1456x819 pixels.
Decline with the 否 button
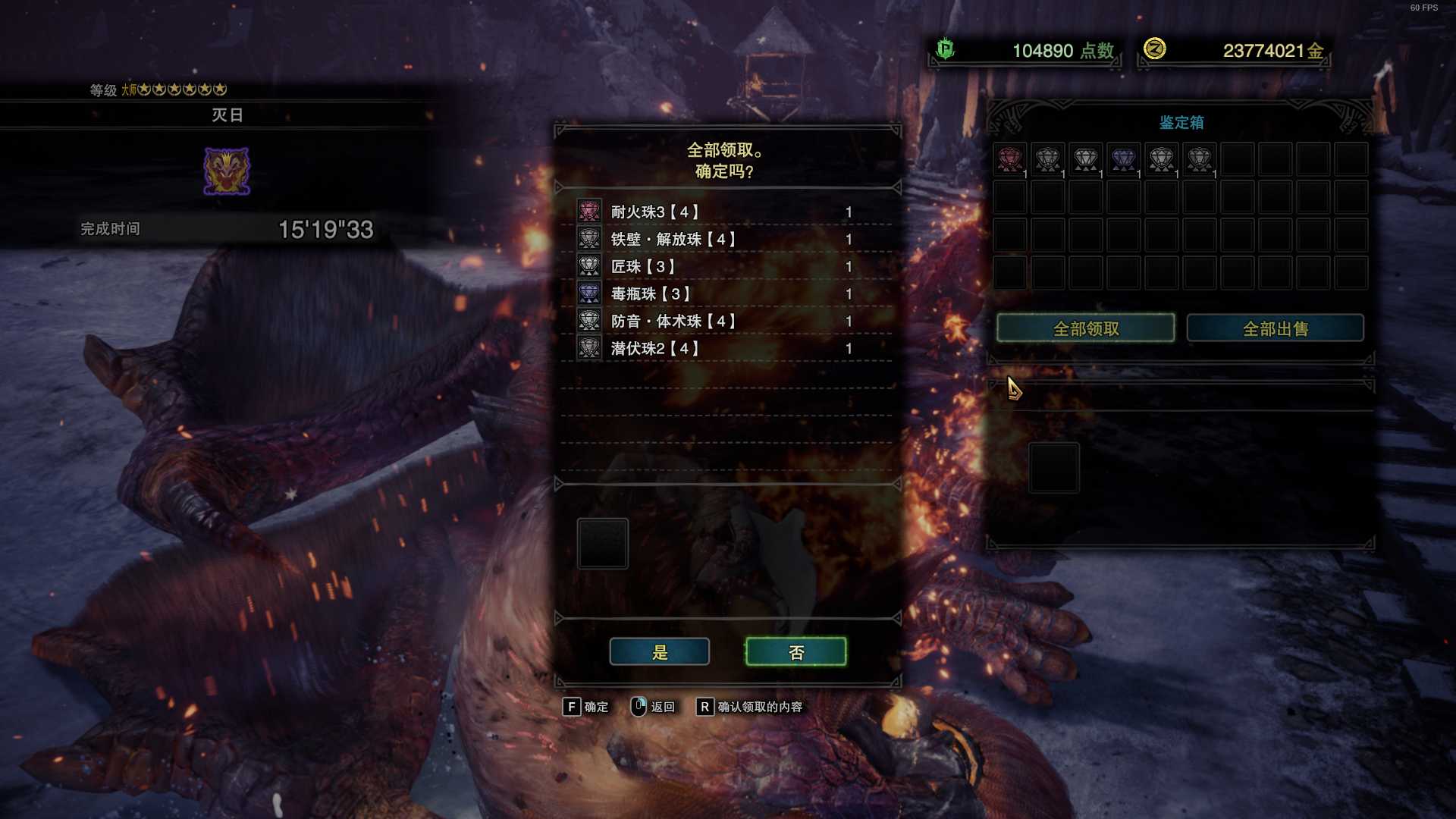click(x=795, y=652)
